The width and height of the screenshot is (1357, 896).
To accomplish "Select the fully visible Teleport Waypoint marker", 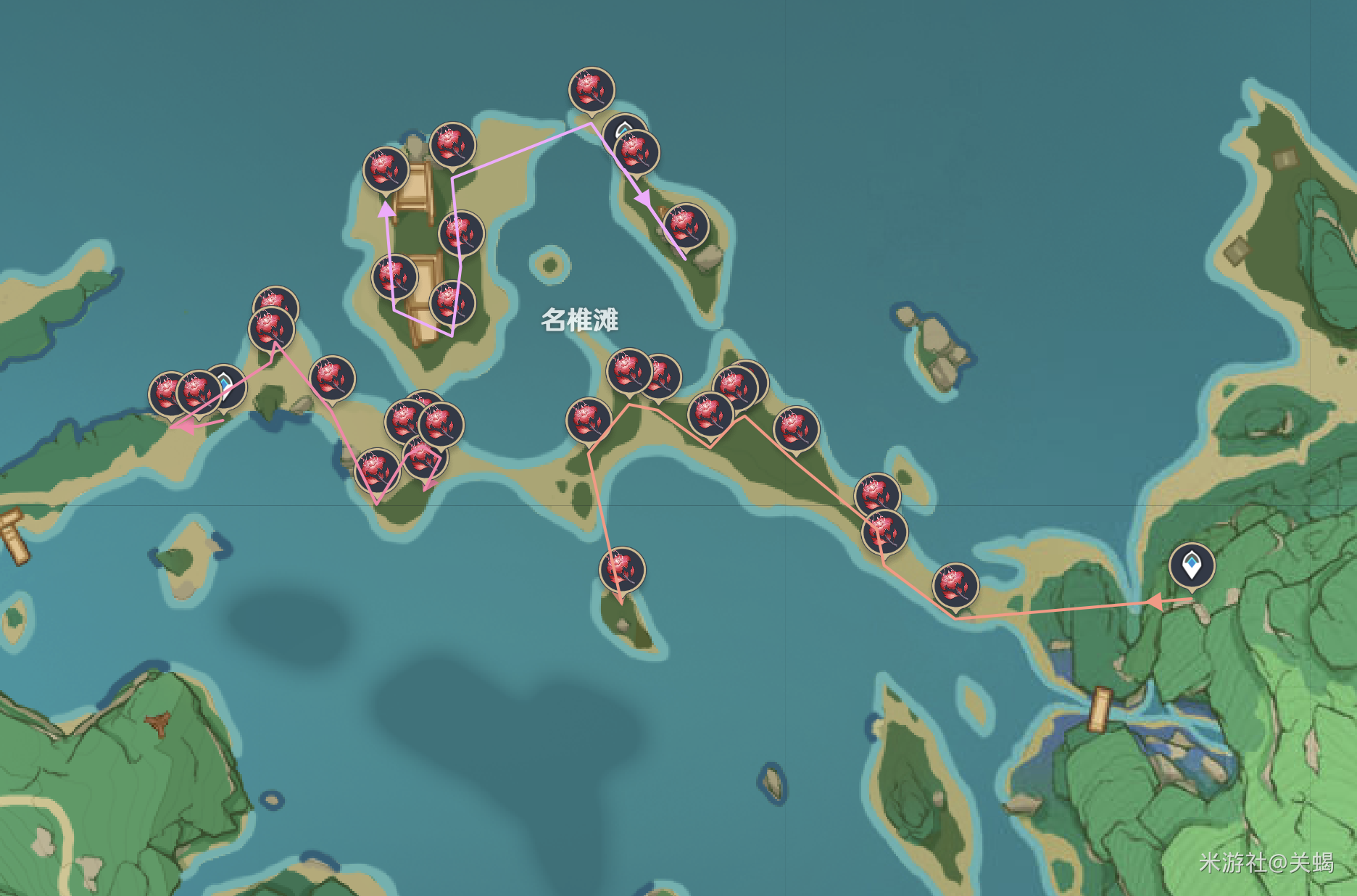I will [1191, 565].
